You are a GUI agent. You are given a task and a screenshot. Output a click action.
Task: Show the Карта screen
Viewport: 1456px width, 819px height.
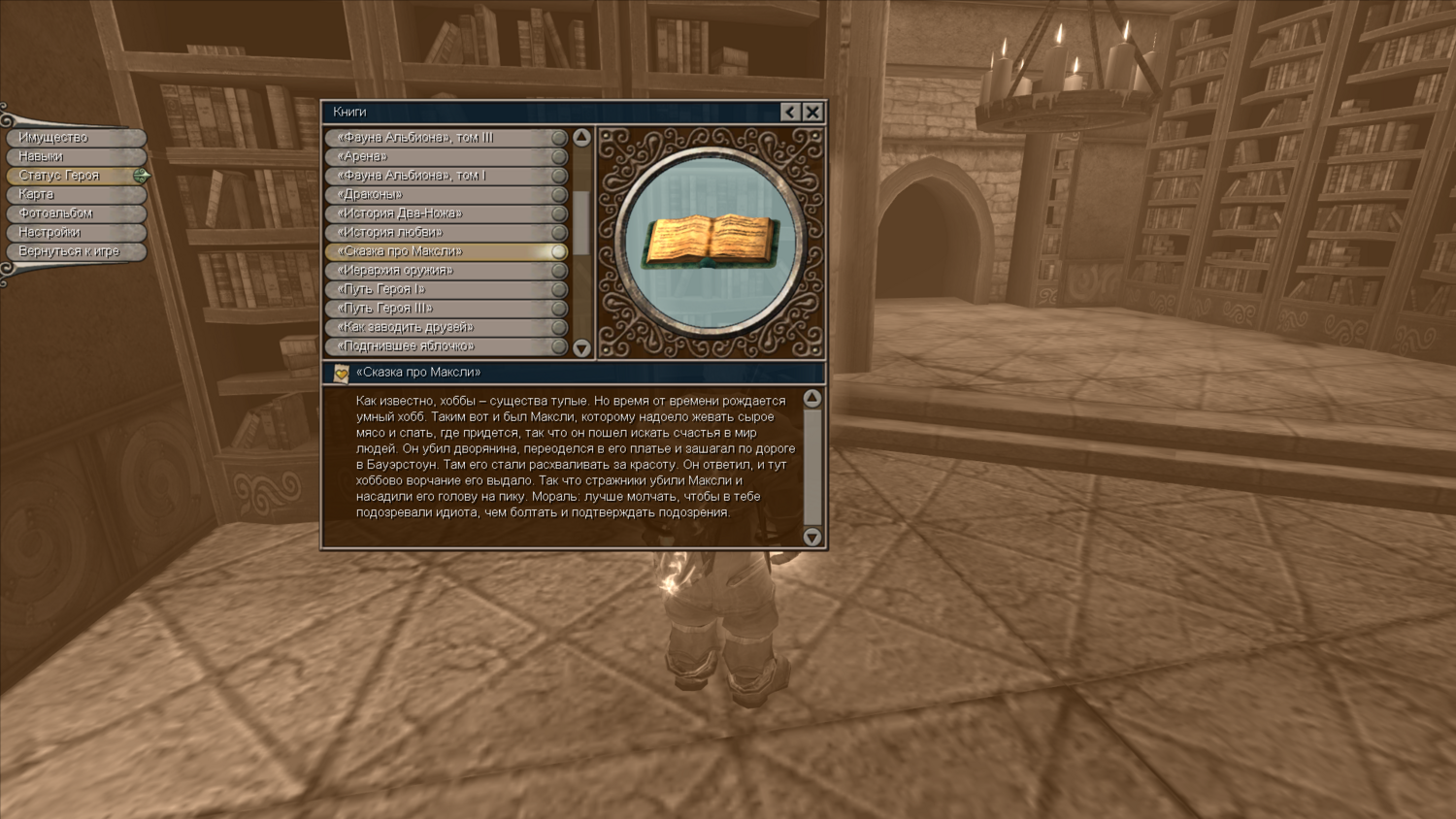tap(75, 194)
